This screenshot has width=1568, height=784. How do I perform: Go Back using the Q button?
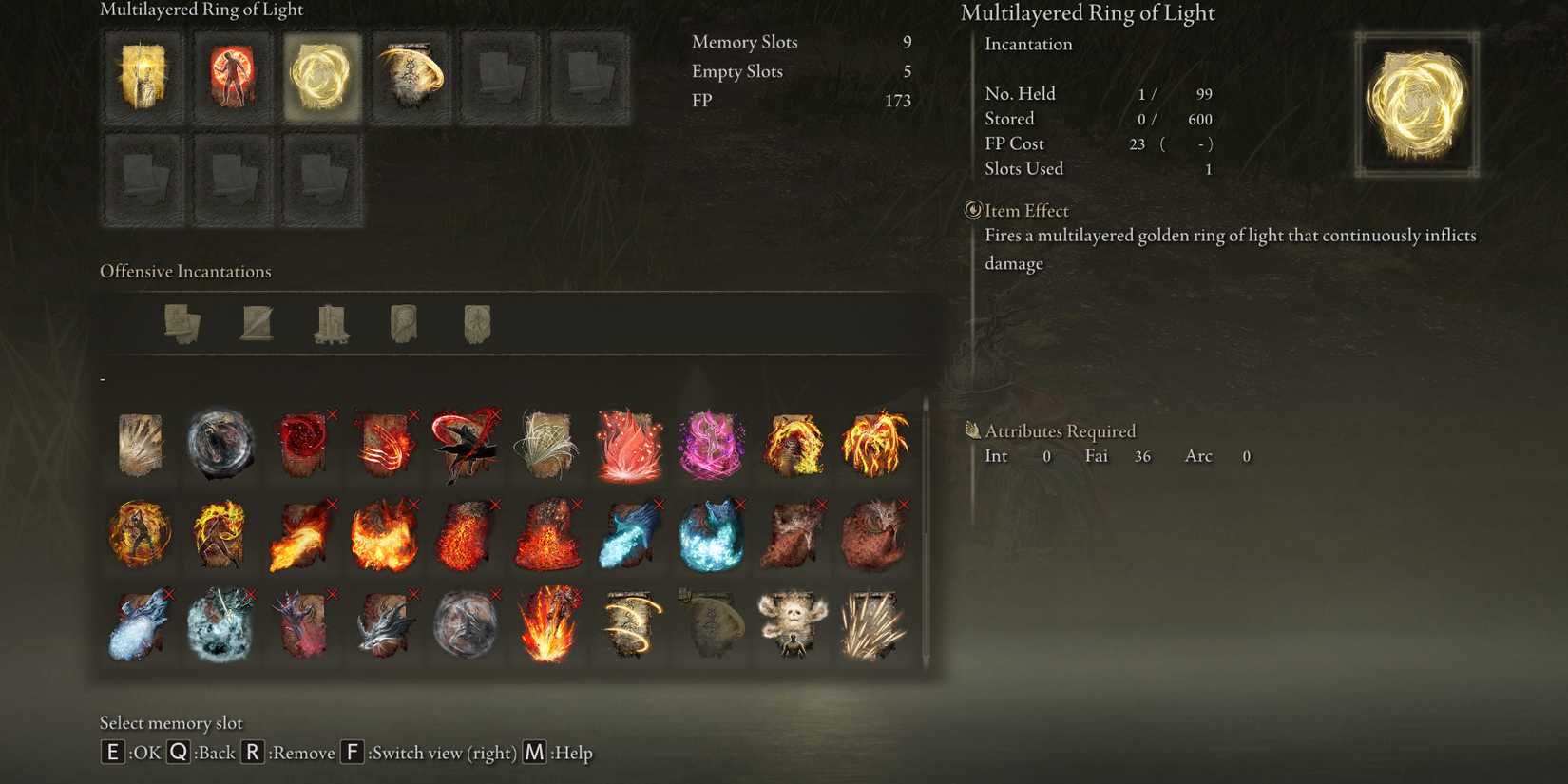coord(180,752)
